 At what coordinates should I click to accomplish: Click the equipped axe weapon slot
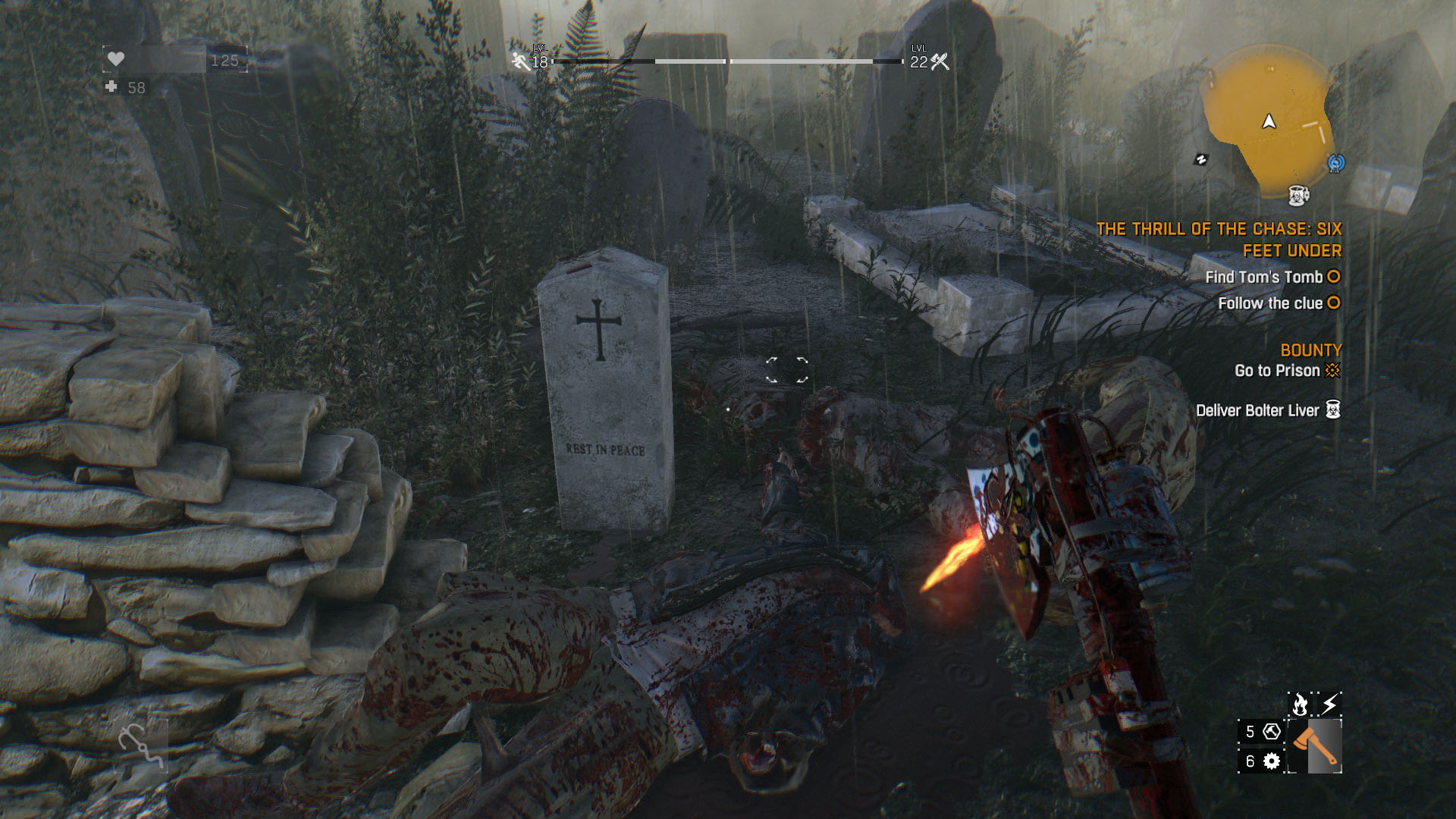(x=1315, y=746)
